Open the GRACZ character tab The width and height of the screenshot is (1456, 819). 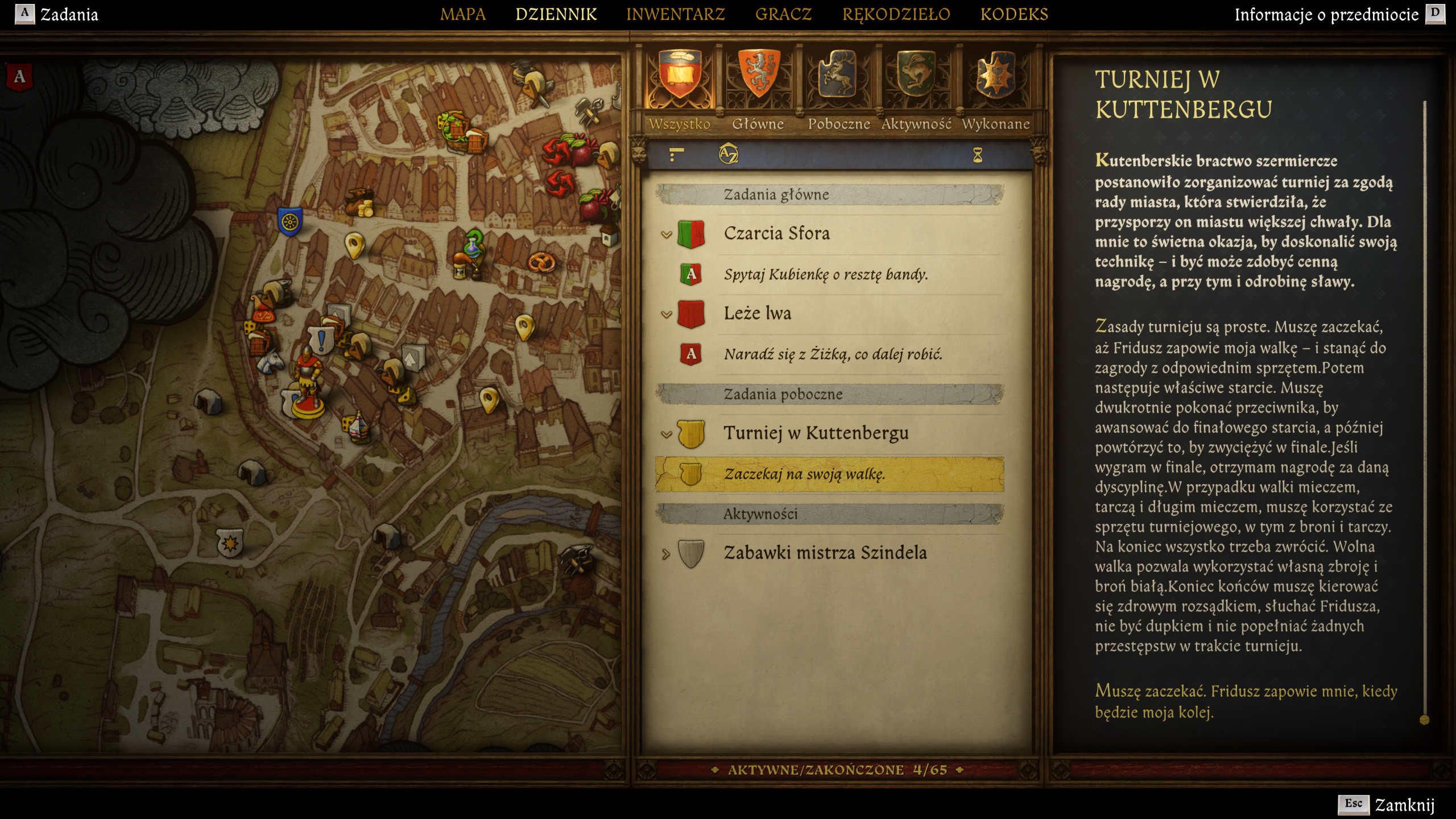pyautogui.click(x=783, y=14)
